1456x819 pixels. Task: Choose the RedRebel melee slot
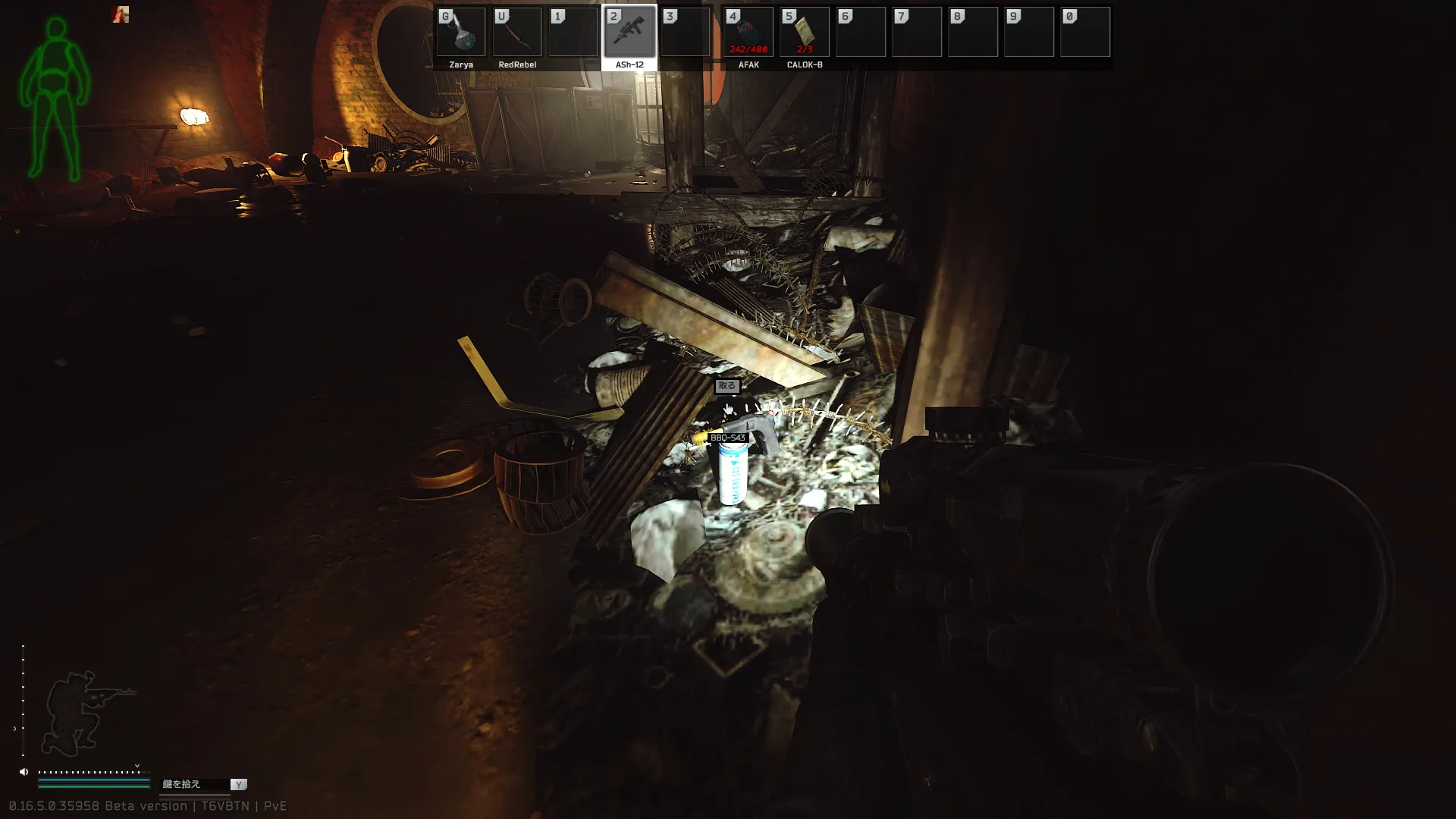517,33
